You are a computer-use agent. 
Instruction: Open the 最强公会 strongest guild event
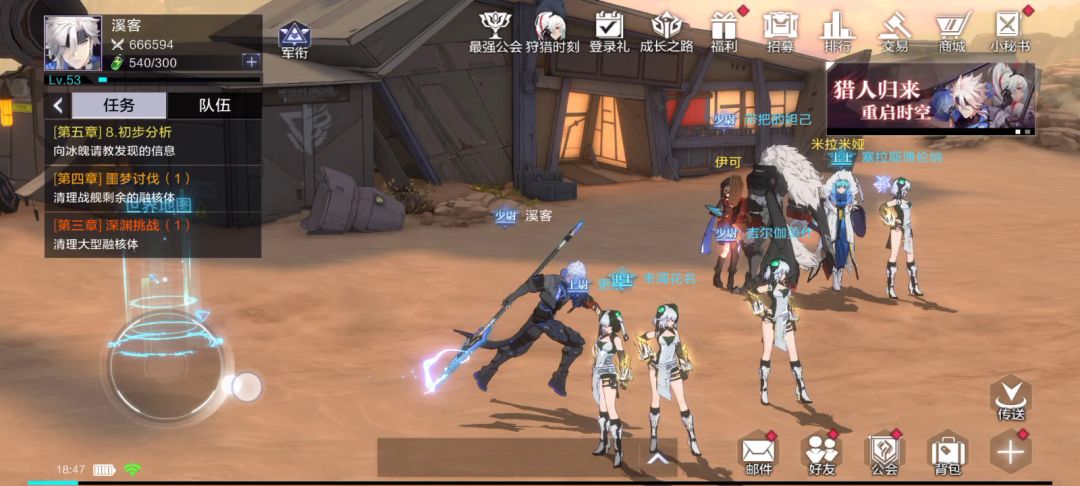[x=495, y=31]
